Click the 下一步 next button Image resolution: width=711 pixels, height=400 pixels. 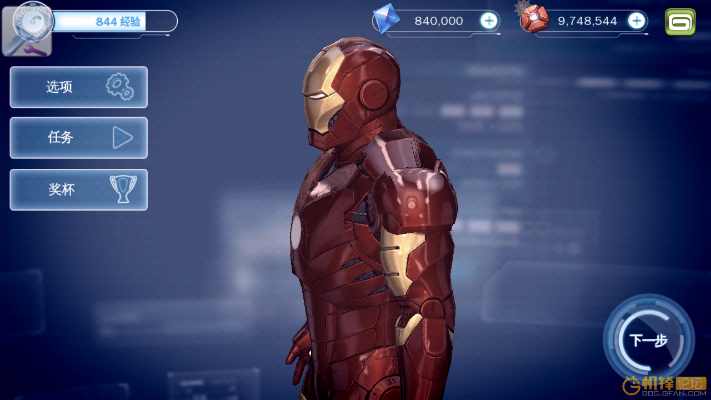(x=647, y=340)
